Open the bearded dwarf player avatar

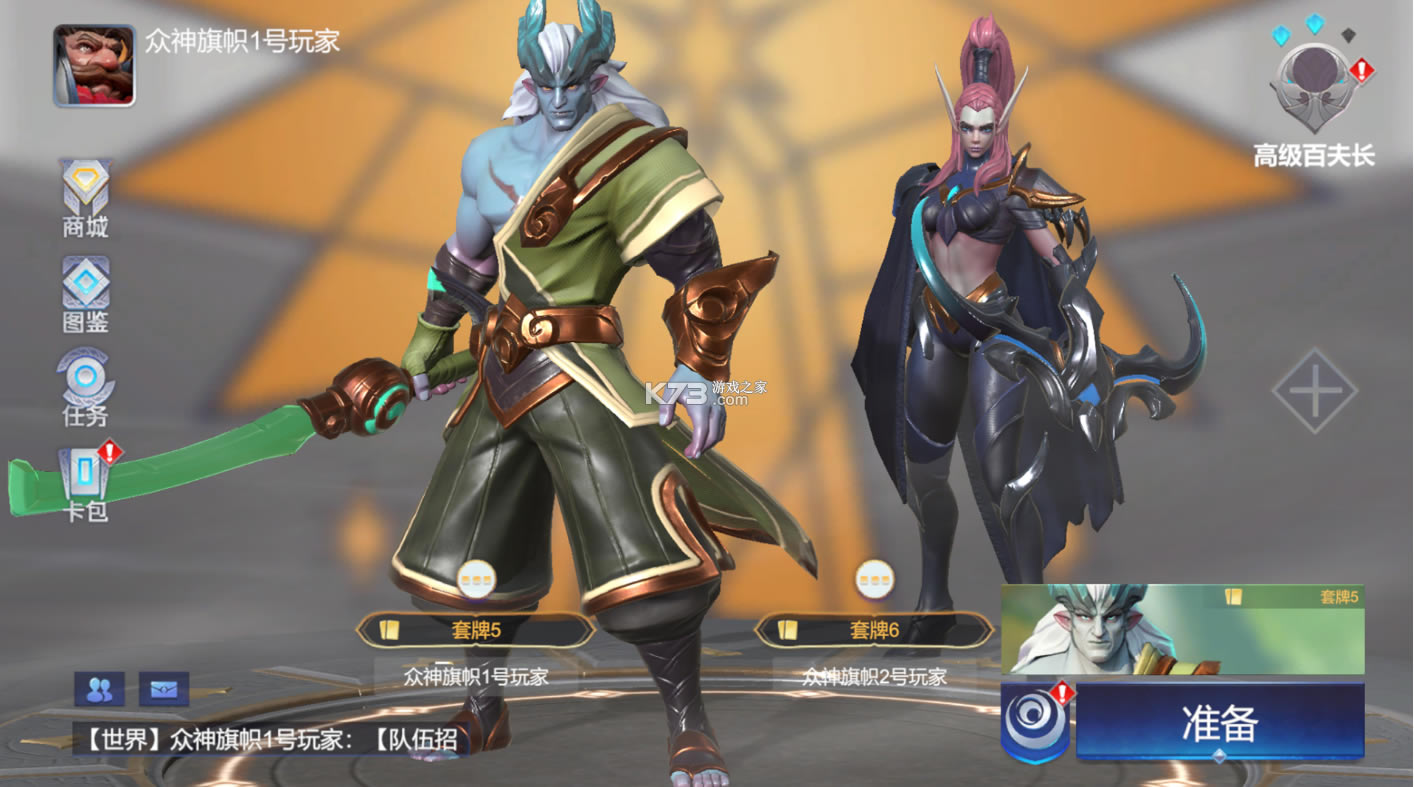point(94,66)
